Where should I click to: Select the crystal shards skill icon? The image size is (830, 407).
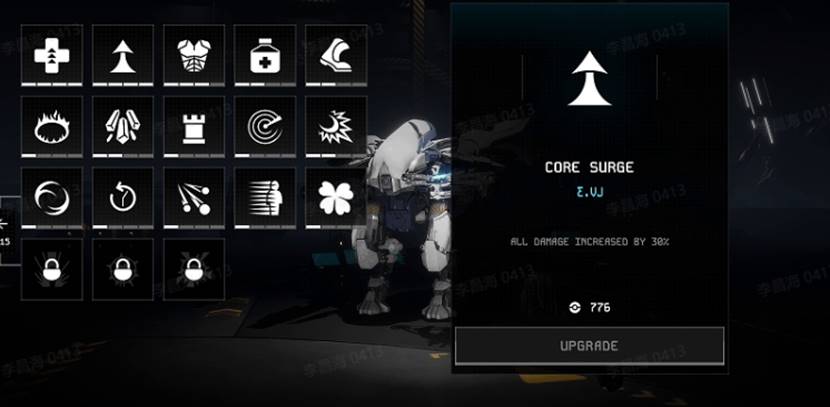(123, 126)
